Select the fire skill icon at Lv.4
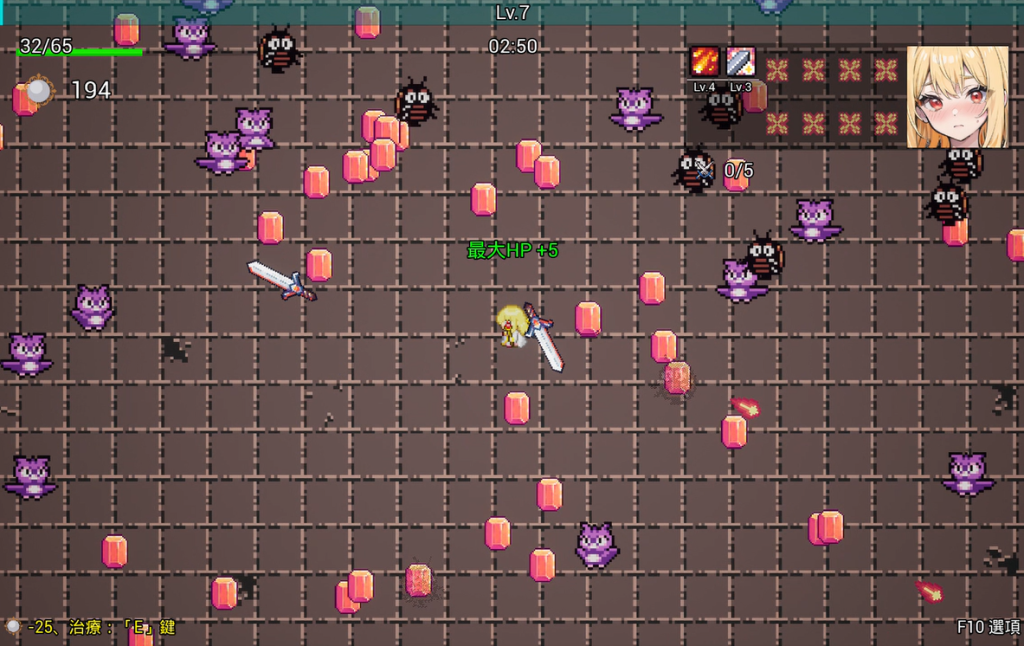Screen dimensions: 1024x646 pos(705,62)
